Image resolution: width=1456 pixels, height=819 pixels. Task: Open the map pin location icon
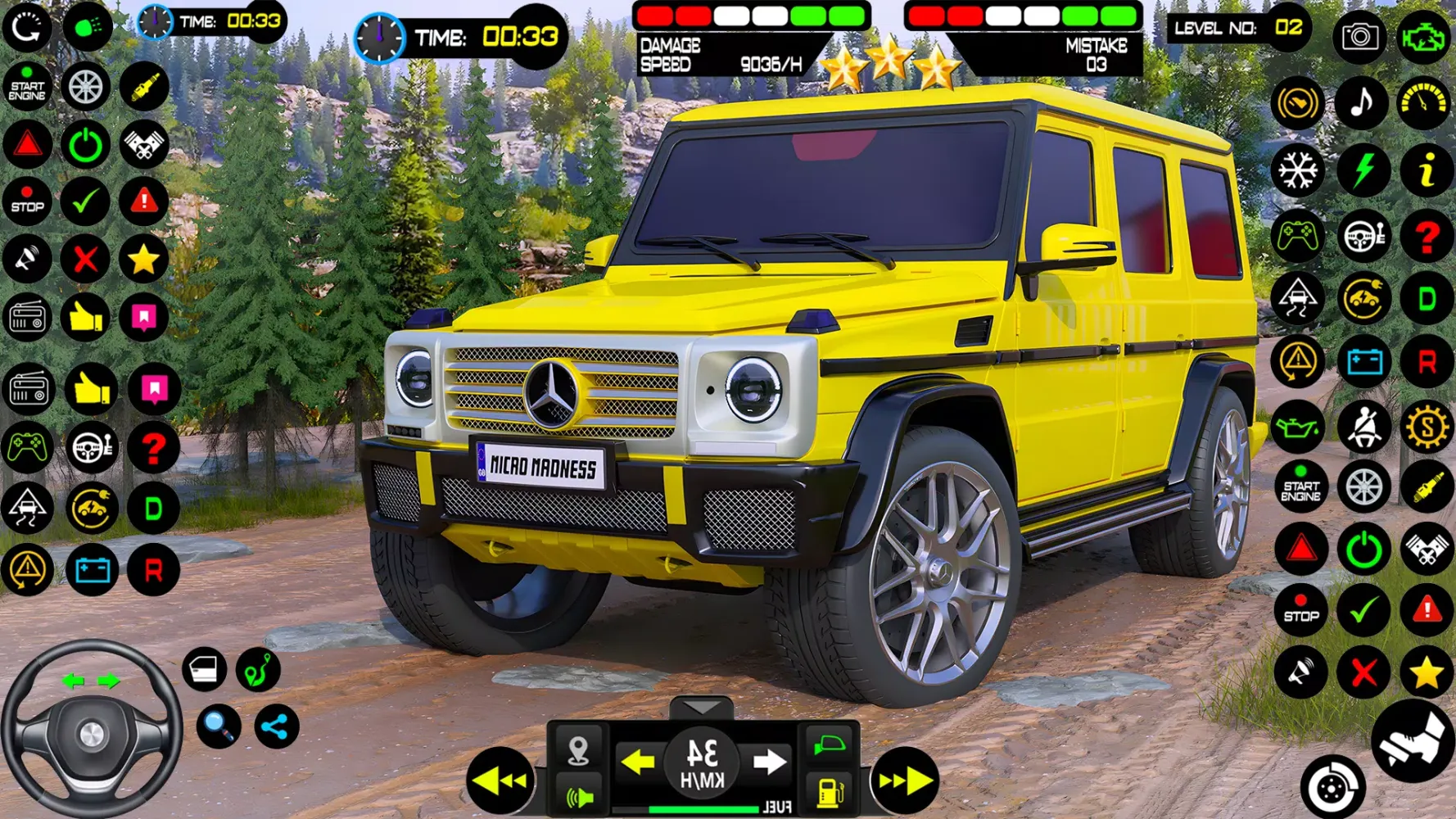[x=578, y=750]
